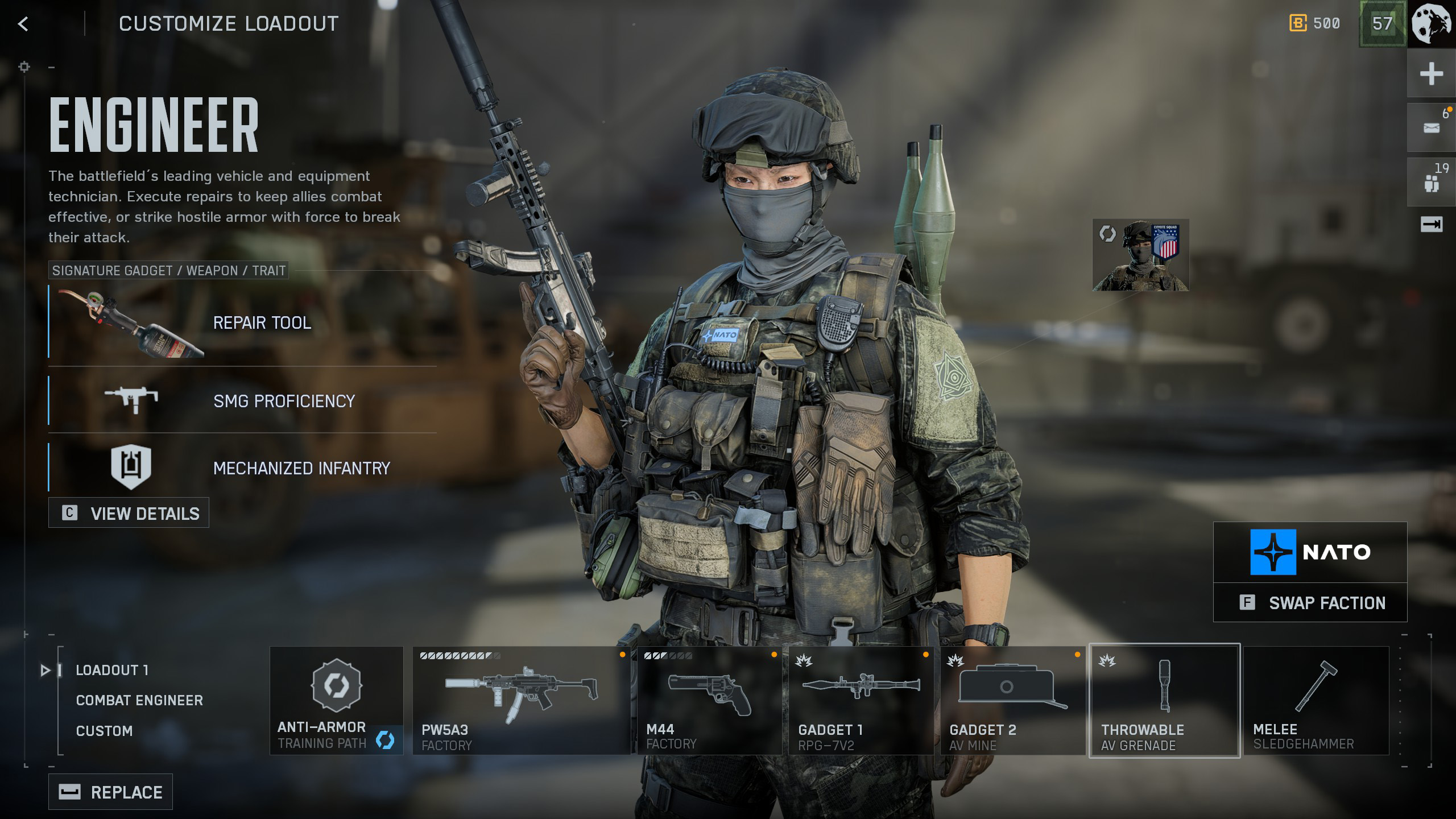Click the View Details button

[x=129, y=513]
